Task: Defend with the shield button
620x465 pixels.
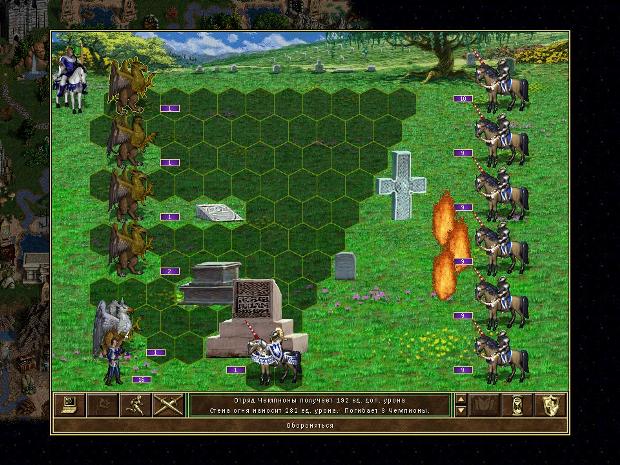Action: 551,405
